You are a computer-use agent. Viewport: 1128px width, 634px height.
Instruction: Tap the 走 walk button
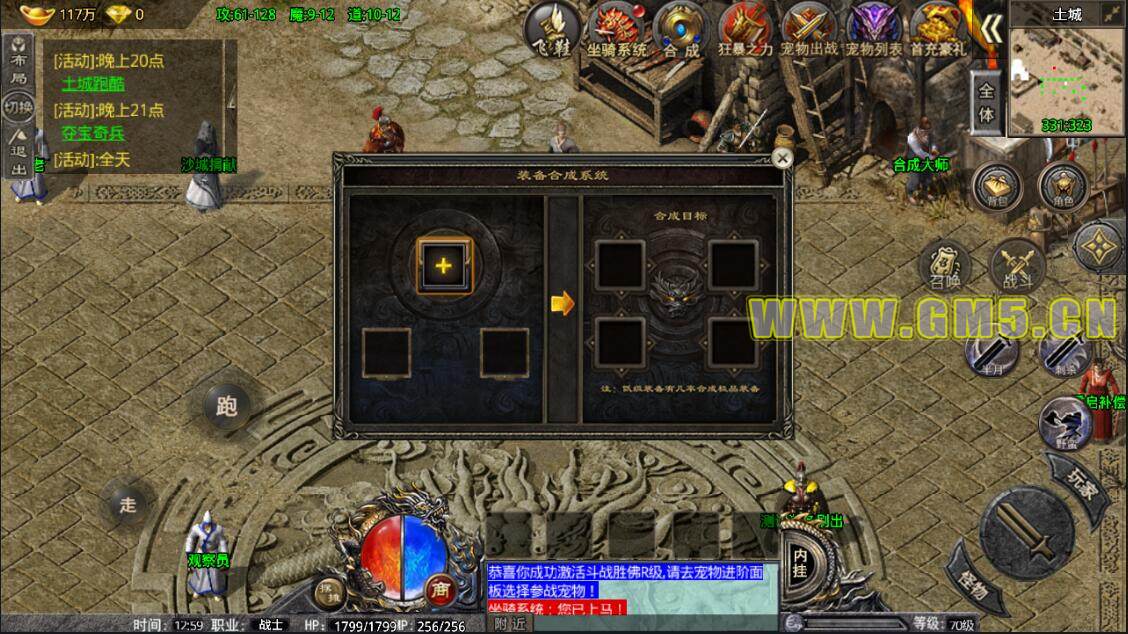(x=128, y=504)
